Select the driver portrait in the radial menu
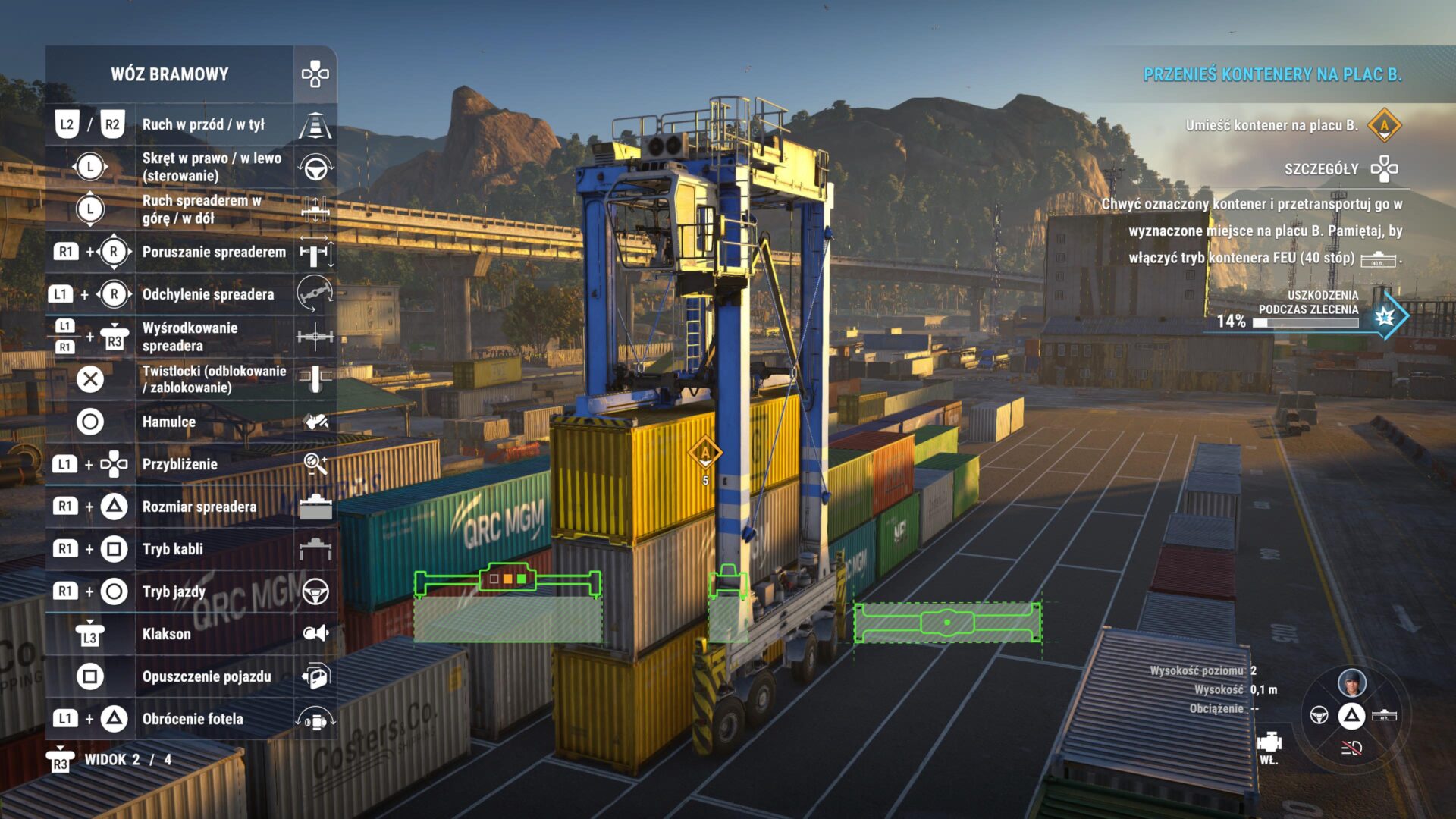 (x=1351, y=682)
